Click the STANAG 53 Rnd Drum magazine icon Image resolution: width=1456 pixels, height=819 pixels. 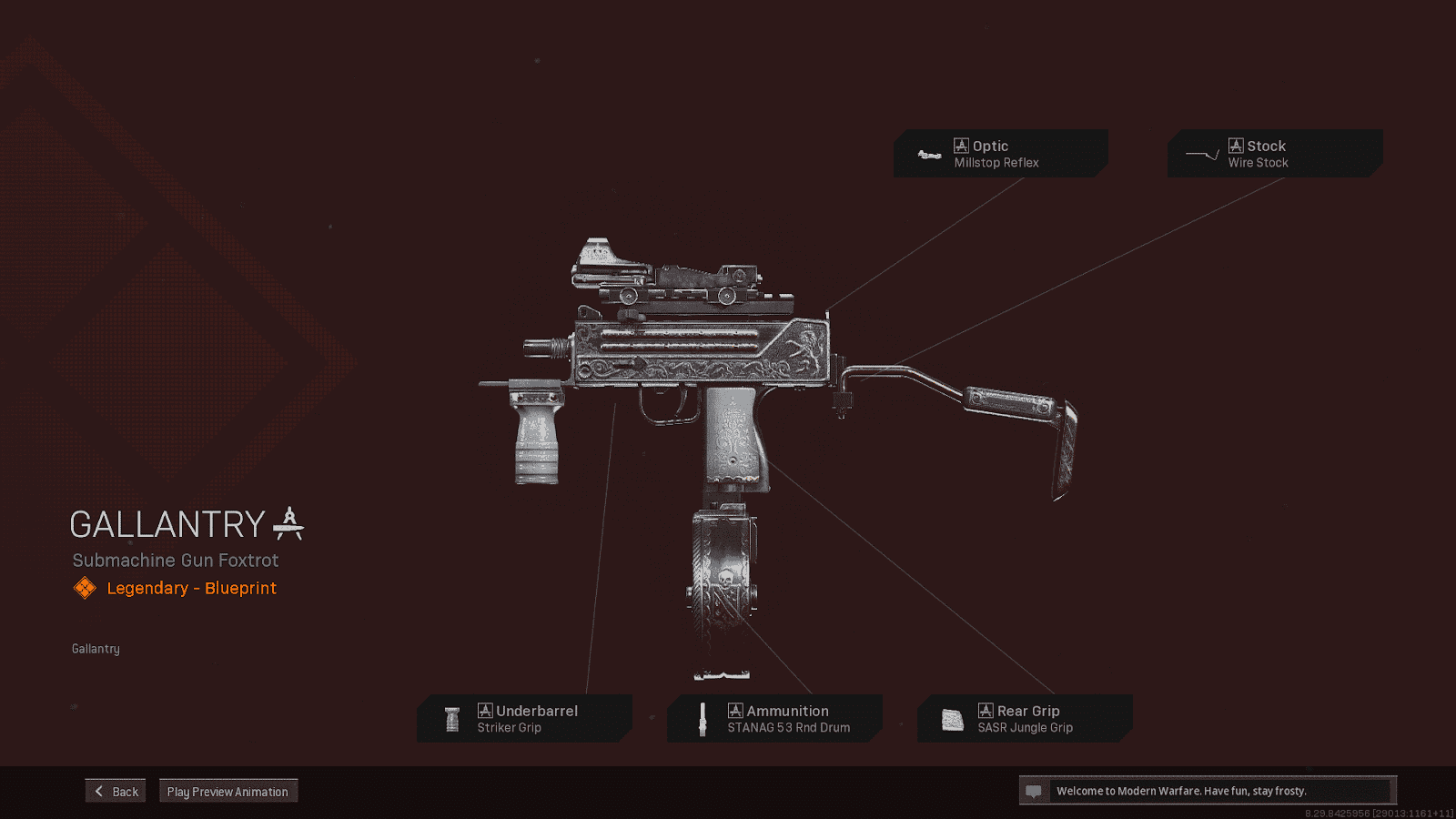[703, 718]
